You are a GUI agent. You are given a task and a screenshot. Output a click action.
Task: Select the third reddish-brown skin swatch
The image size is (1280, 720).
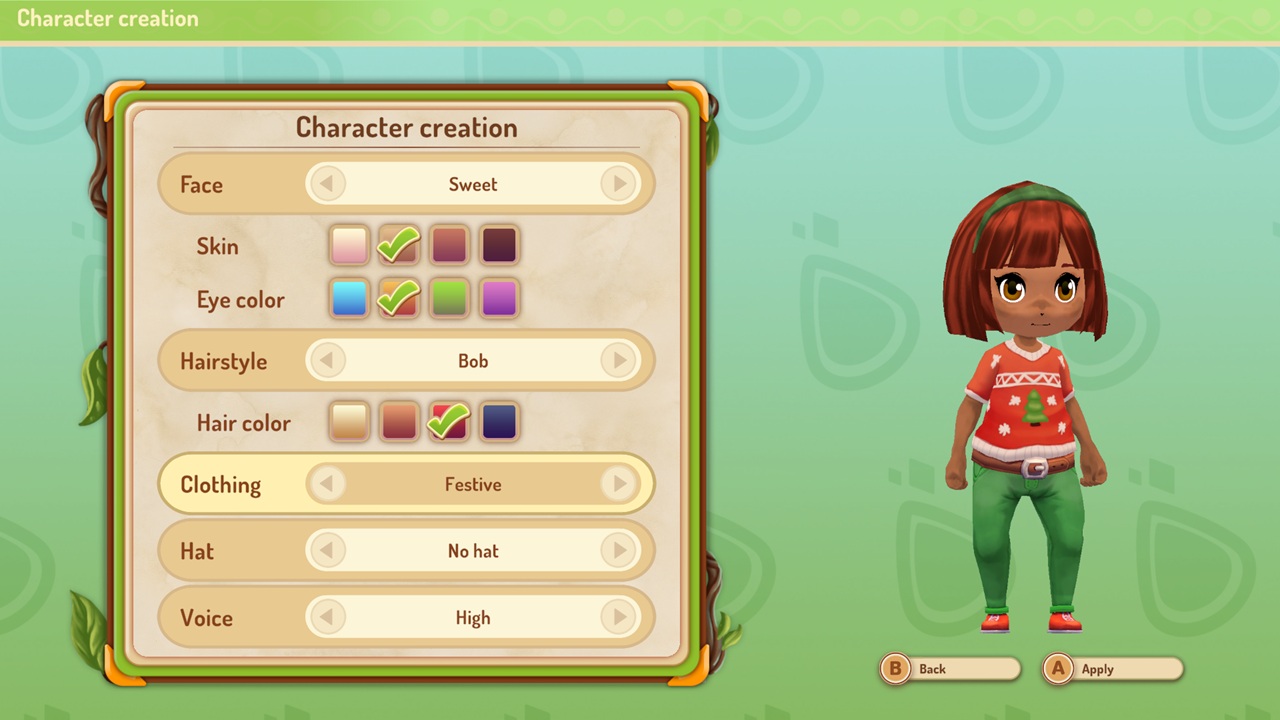coord(448,244)
